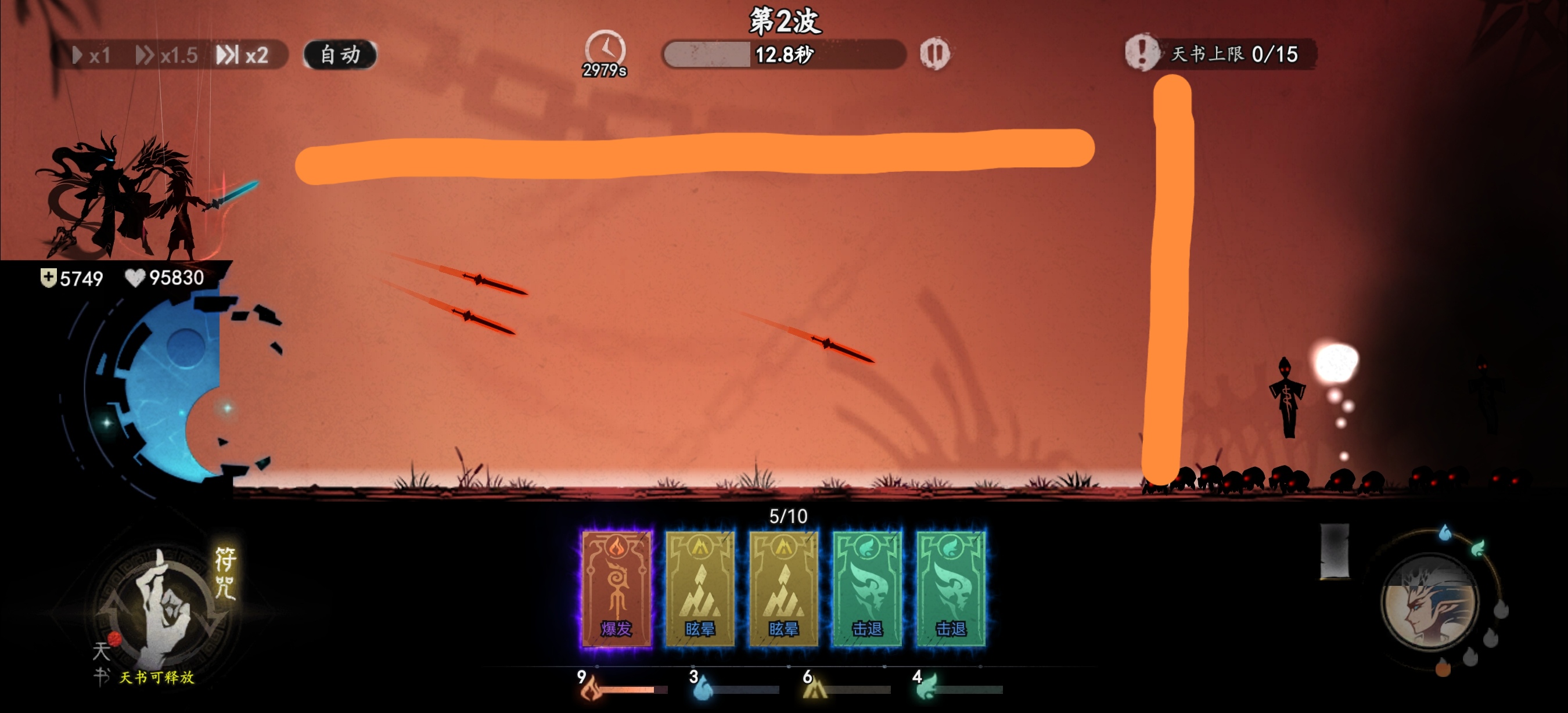Click the clock timer icon
This screenshot has height=713, width=1568.
click(x=605, y=50)
